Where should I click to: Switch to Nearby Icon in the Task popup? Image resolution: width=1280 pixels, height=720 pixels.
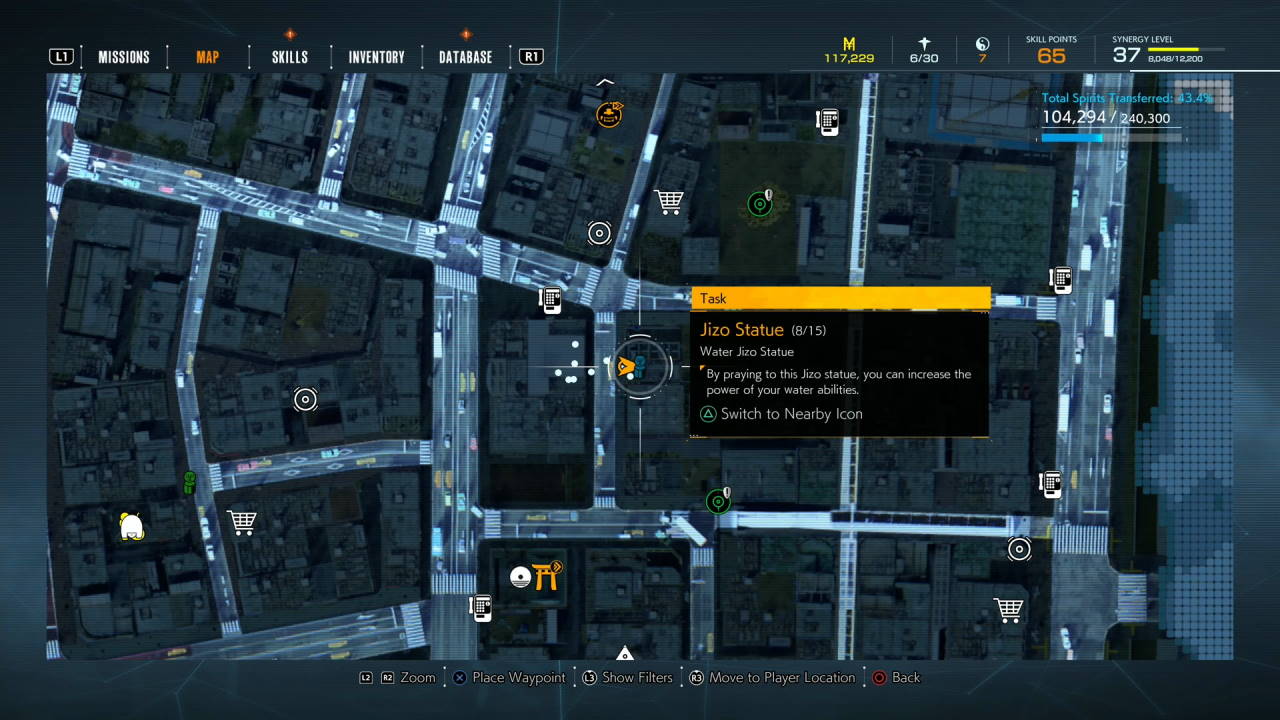click(780, 413)
